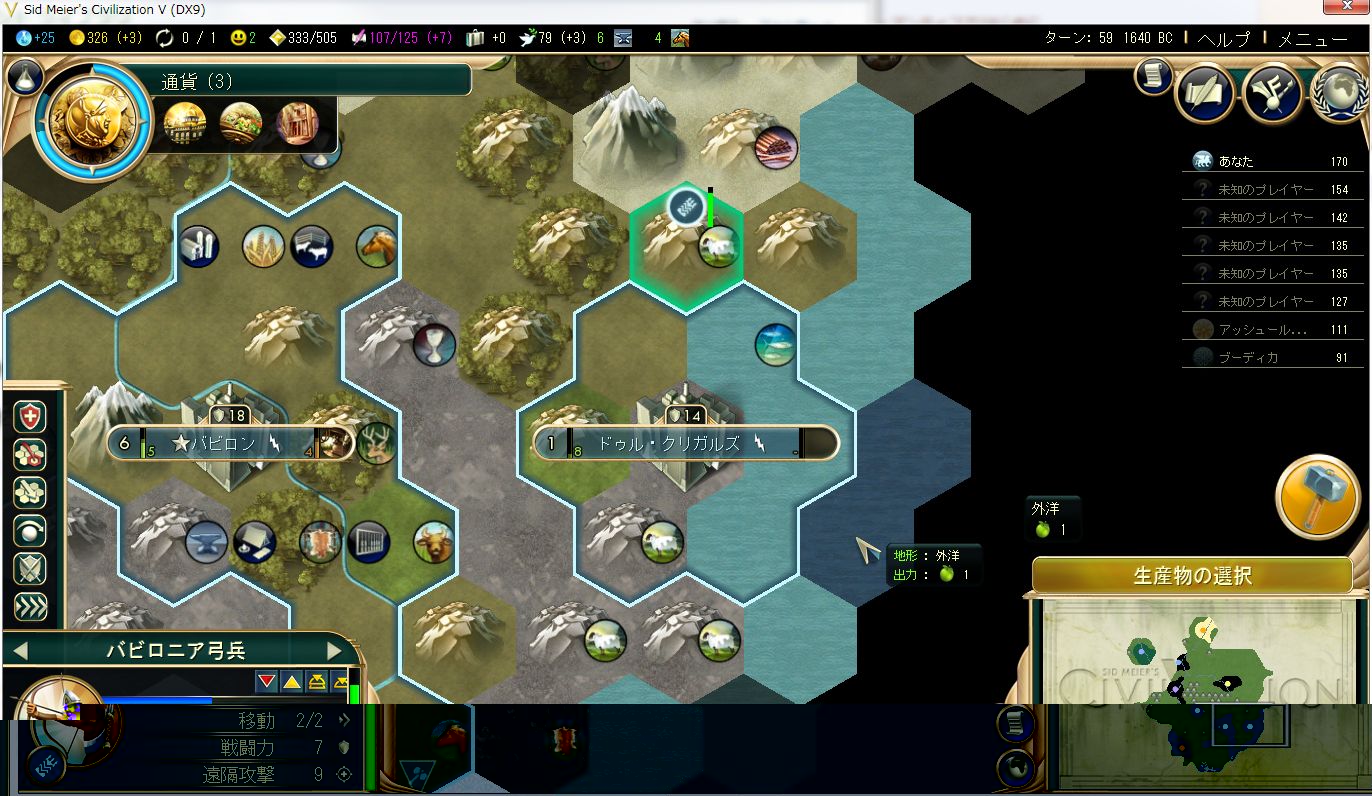Open the horn advisors button
The height and width of the screenshot is (796, 1372).
(x=1272, y=93)
